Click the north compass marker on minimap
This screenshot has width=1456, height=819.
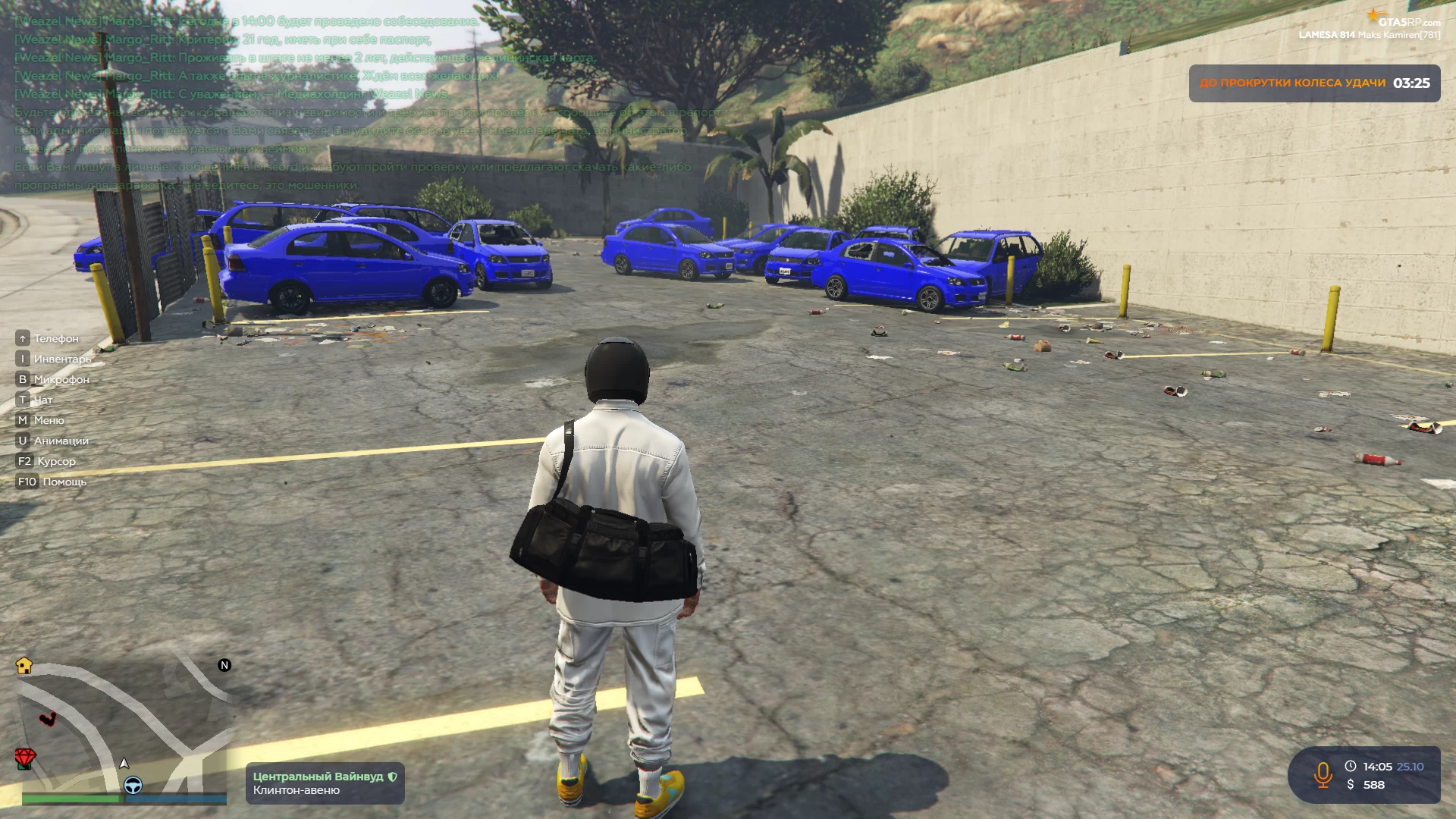point(224,665)
